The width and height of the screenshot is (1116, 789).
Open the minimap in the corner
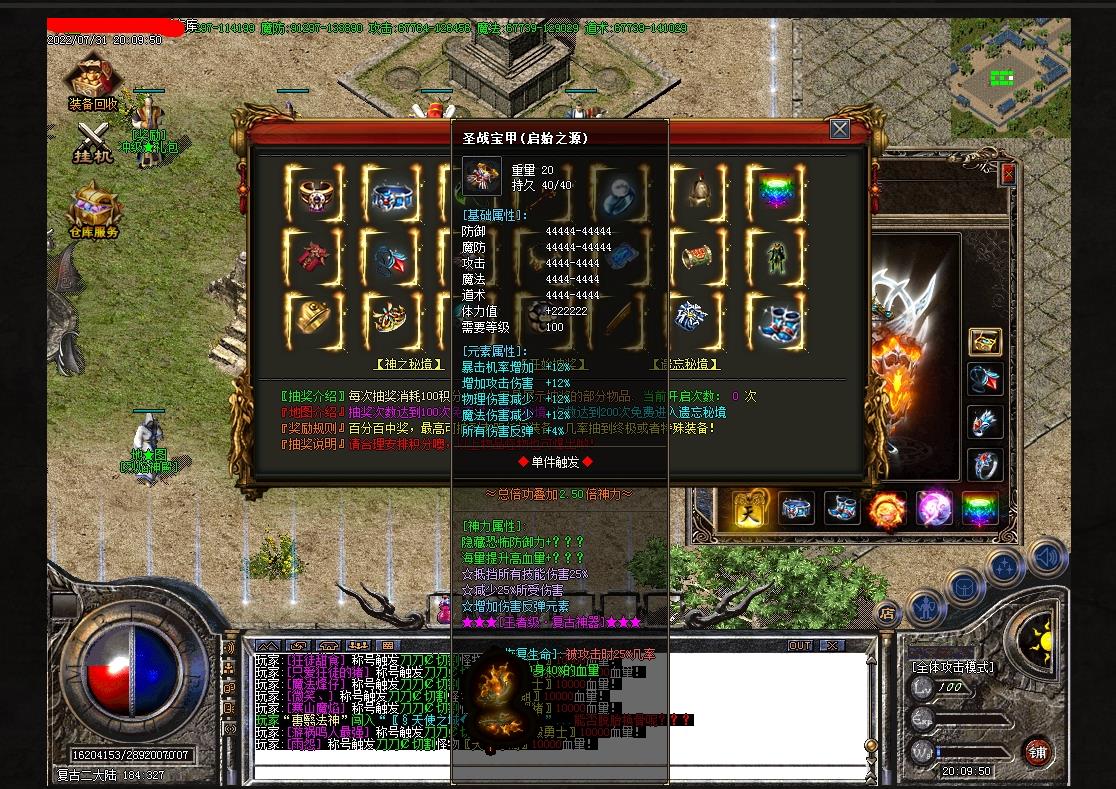[x=1010, y=77]
